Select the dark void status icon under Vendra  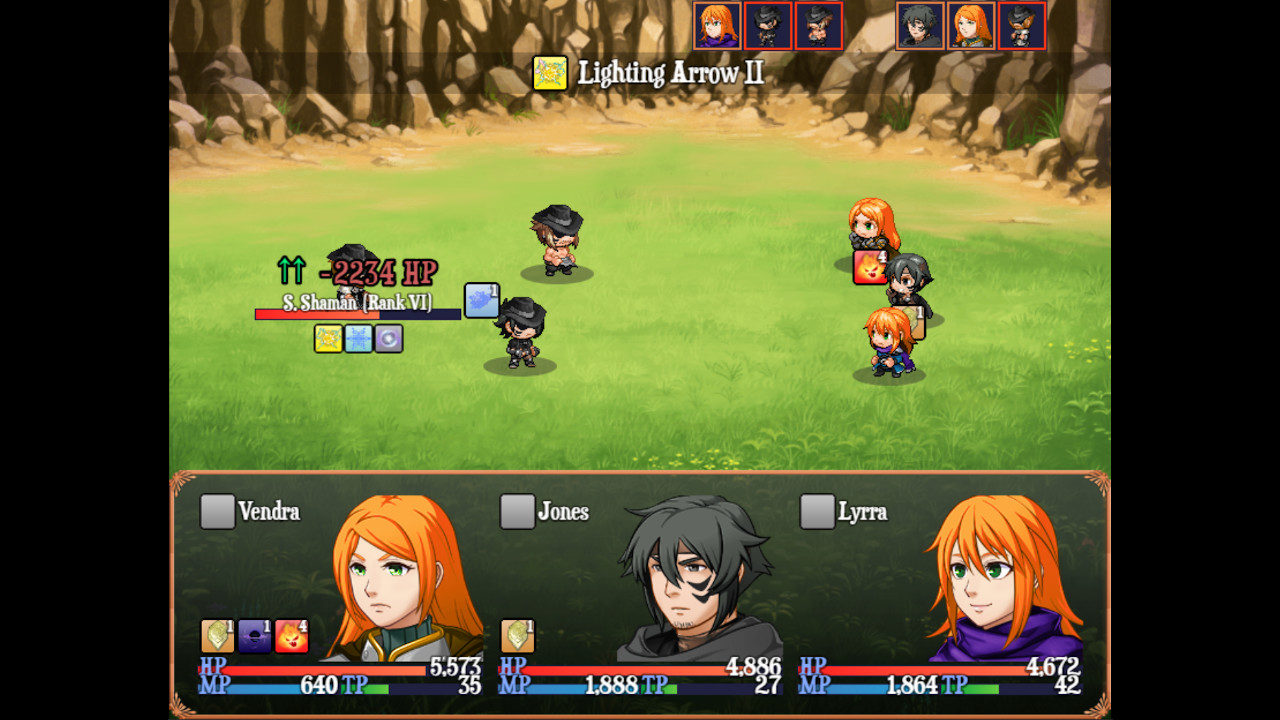click(254, 636)
